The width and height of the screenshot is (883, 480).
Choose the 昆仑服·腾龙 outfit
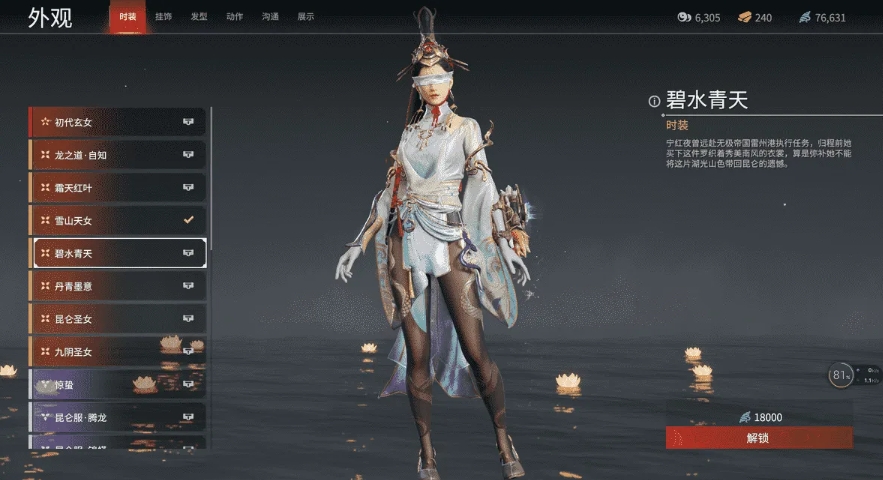click(x=118, y=416)
